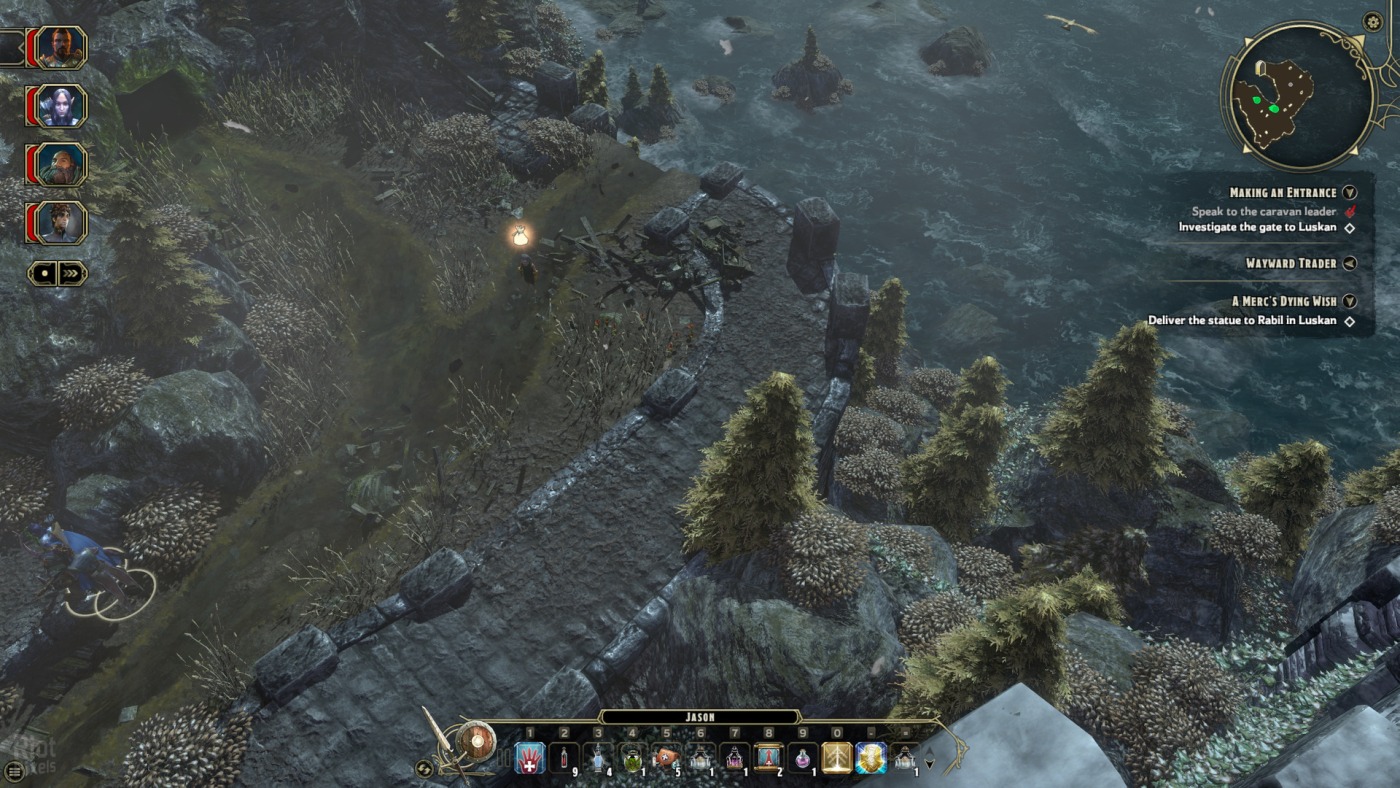Click the triple-chevron party follow button
1400x788 pixels.
pos(72,273)
